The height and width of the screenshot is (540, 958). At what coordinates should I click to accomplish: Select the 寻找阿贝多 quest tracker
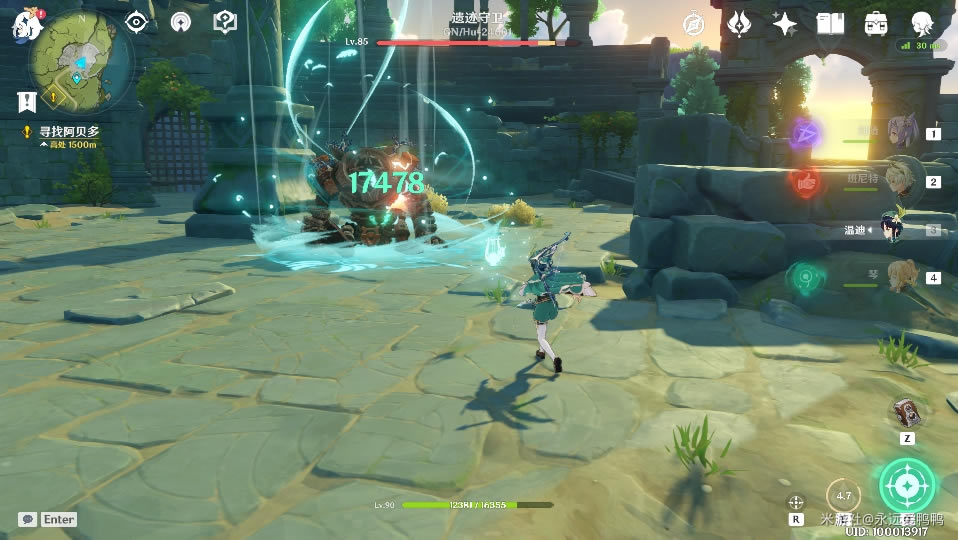coord(68,132)
